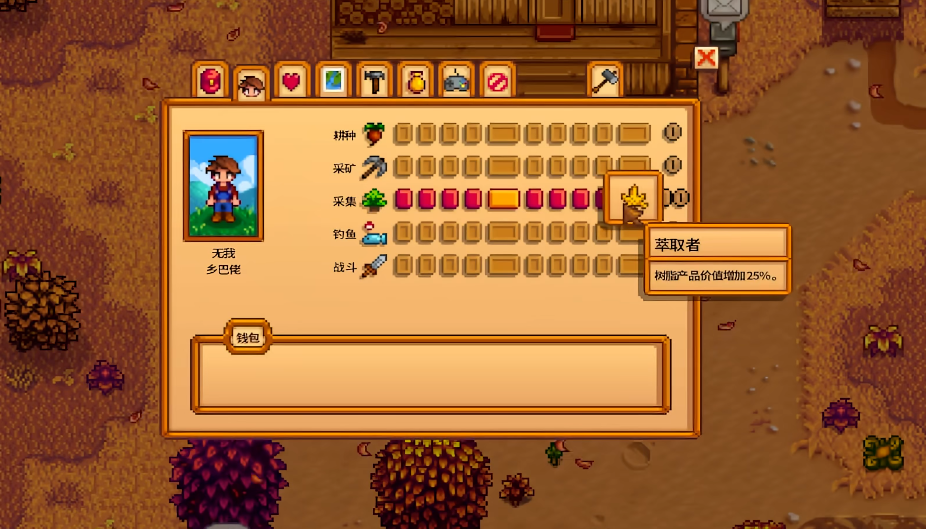Open the heart social tab
This screenshot has height=529, width=926.
coord(292,81)
